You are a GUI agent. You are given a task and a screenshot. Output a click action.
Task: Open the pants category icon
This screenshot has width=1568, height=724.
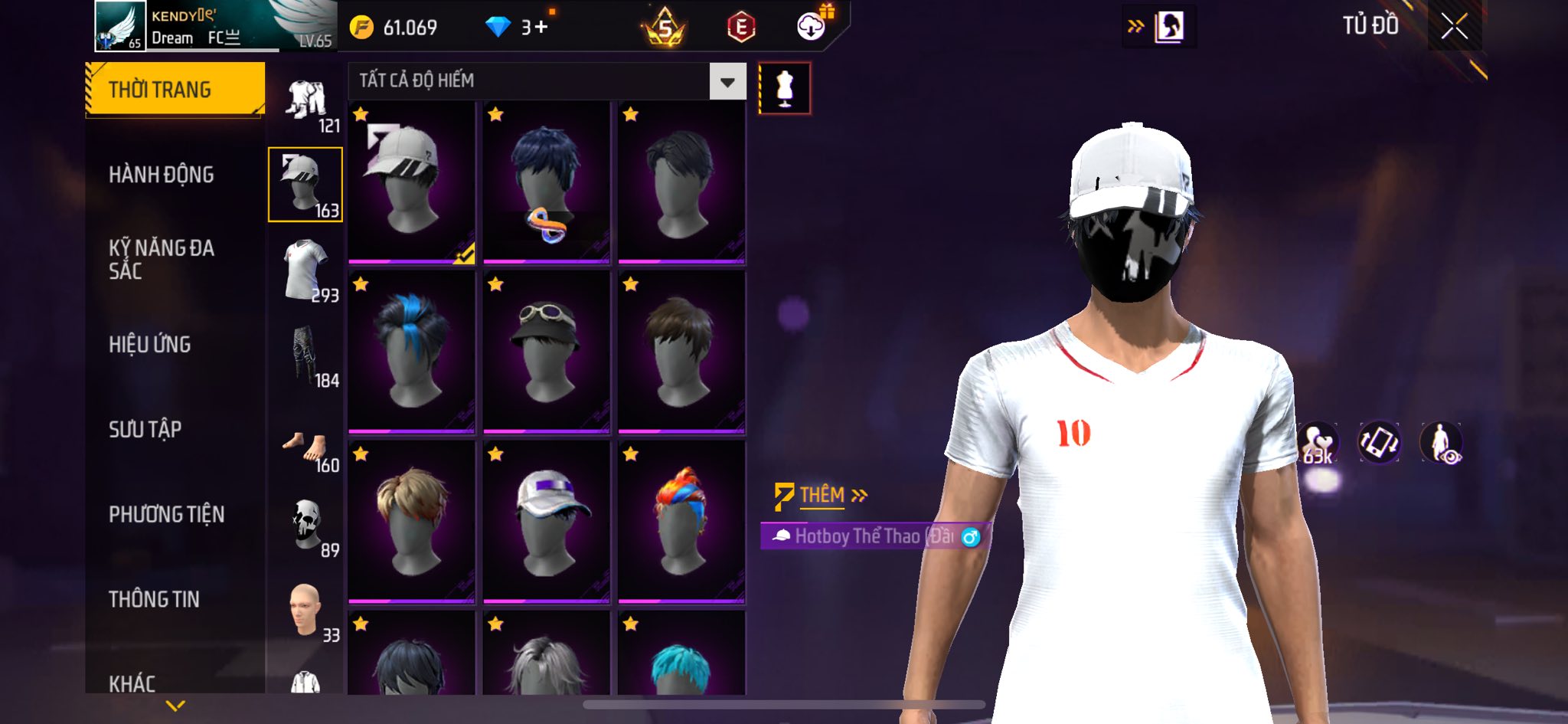pyautogui.click(x=305, y=355)
